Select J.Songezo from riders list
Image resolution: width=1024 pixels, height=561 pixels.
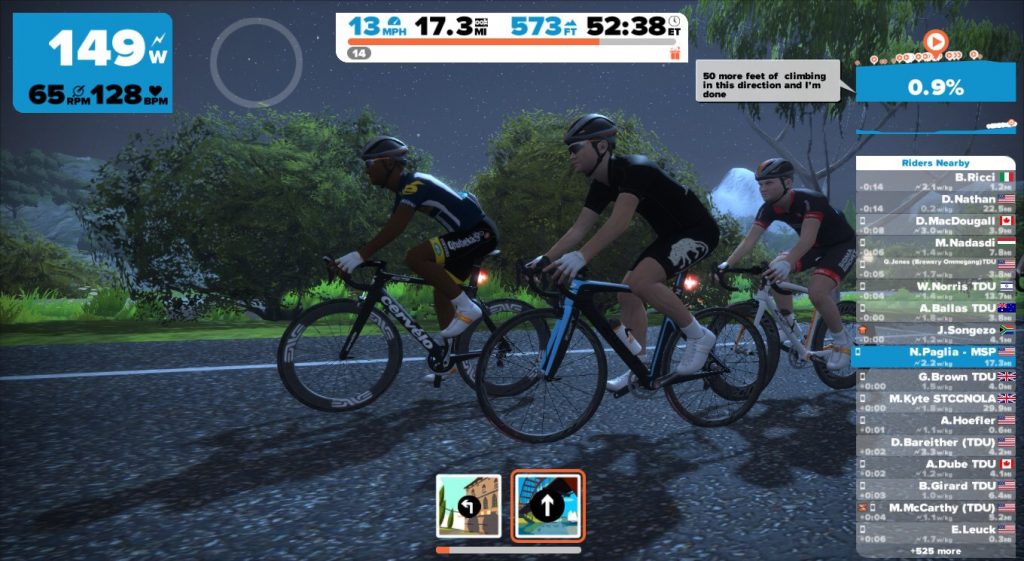[x=936, y=334]
